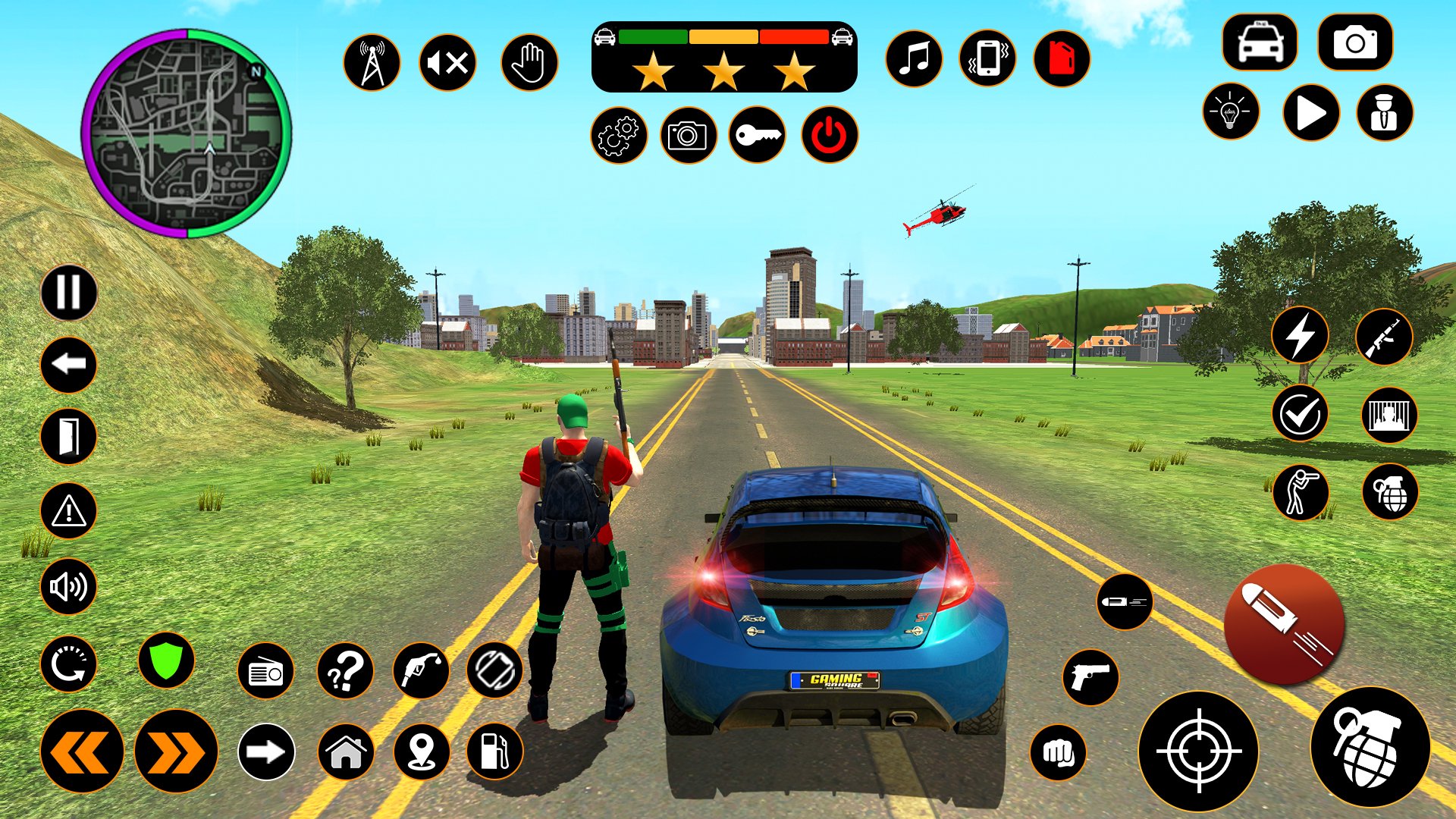Open the gear settings icon
This screenshot has height=819, width=1456.
619,136
